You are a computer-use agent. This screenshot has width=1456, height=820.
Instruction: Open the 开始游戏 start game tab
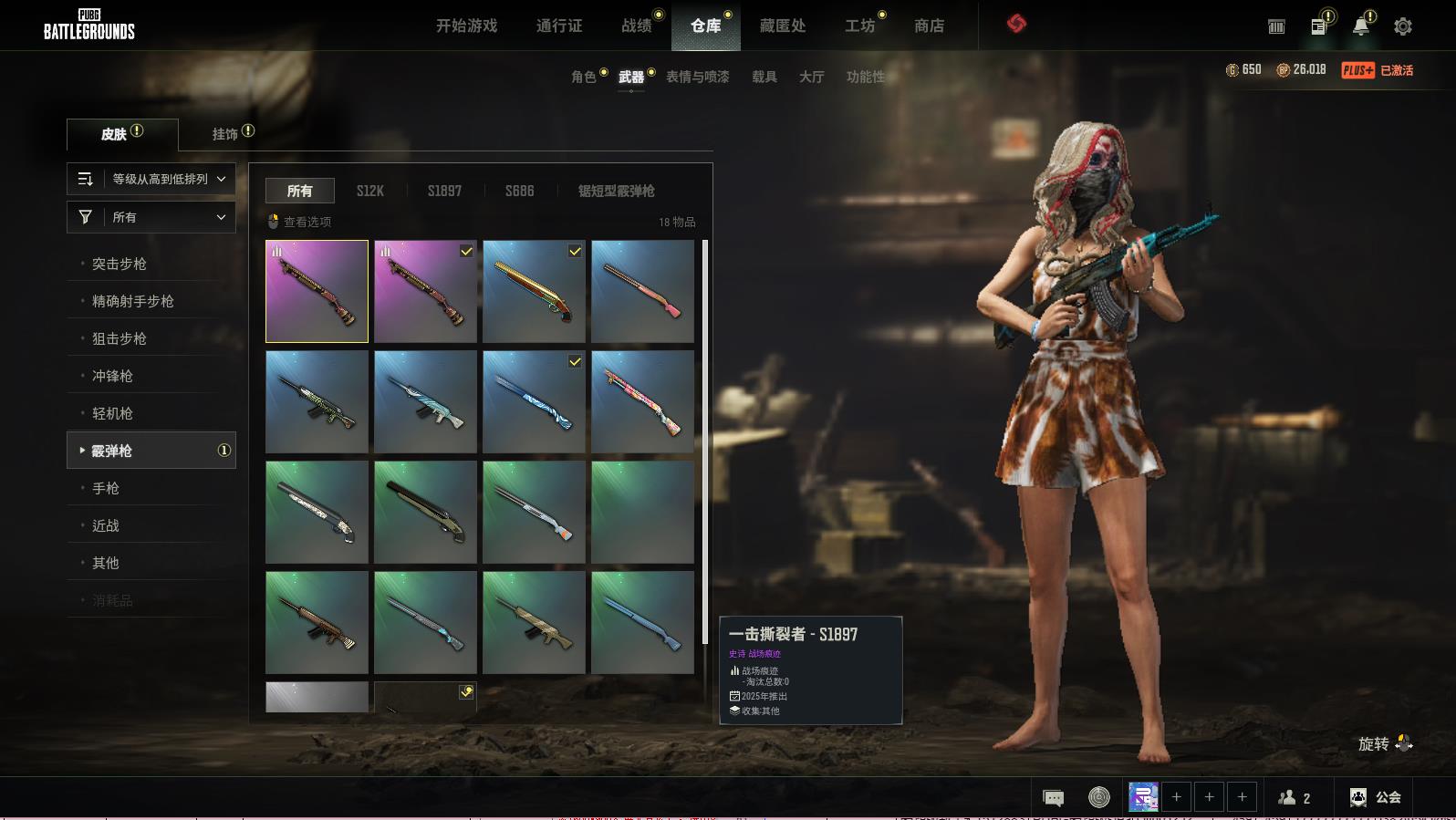coord(466,26)
